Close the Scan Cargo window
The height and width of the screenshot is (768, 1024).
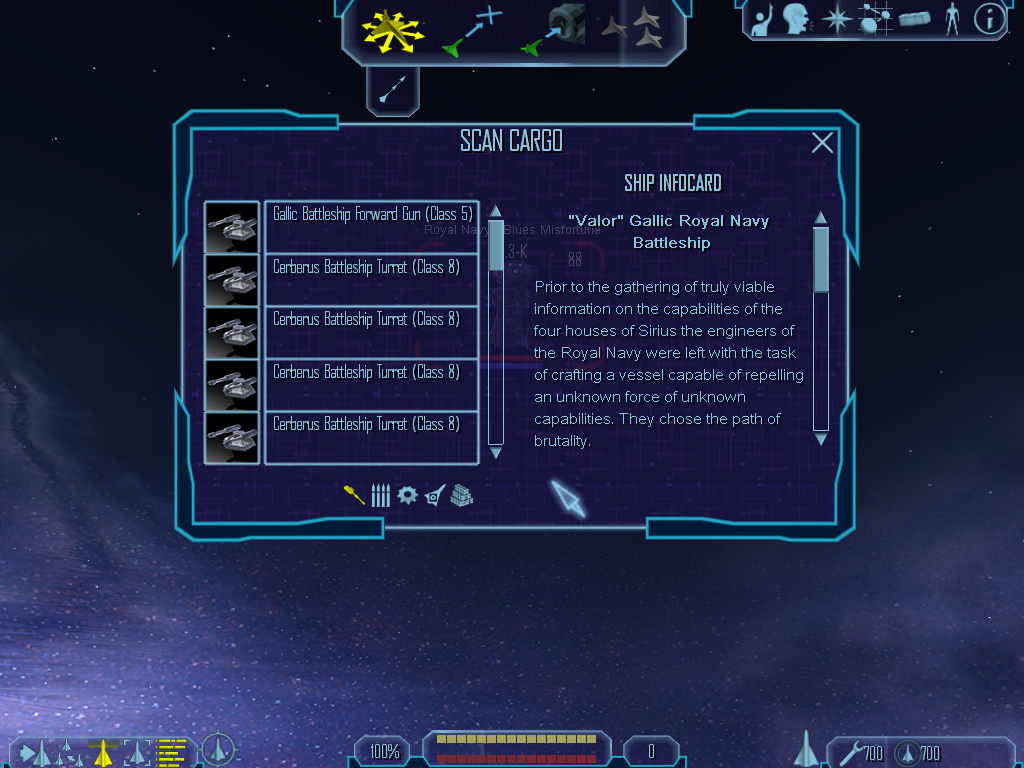pos(822,143)
